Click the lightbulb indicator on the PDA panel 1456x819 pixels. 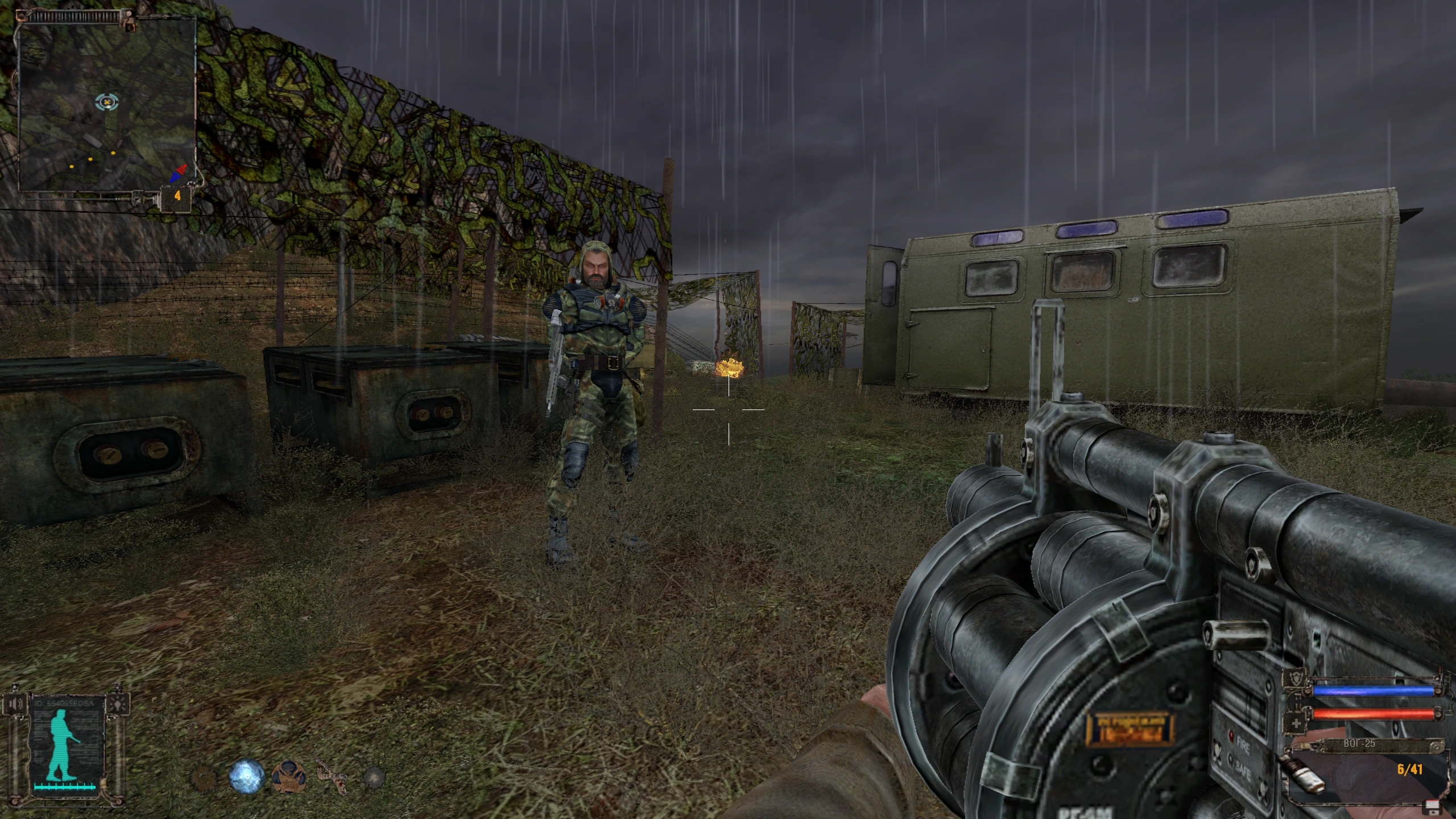point(118,704)
